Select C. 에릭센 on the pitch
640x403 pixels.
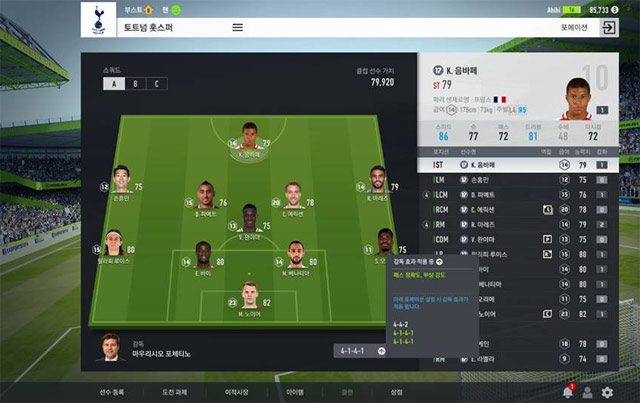coord(293,195)
